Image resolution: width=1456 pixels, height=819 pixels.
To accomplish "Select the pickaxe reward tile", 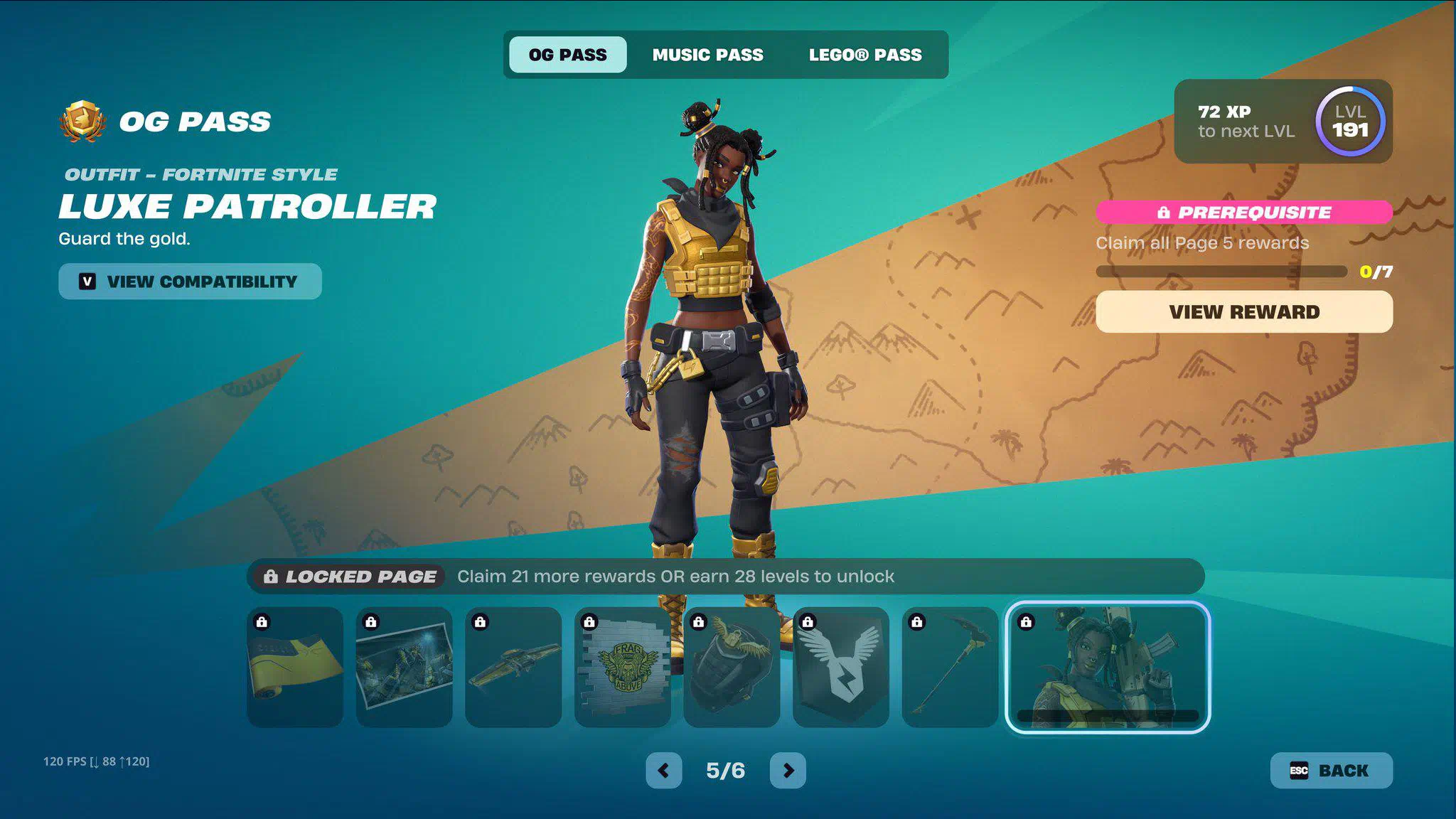I will (950, 667).
